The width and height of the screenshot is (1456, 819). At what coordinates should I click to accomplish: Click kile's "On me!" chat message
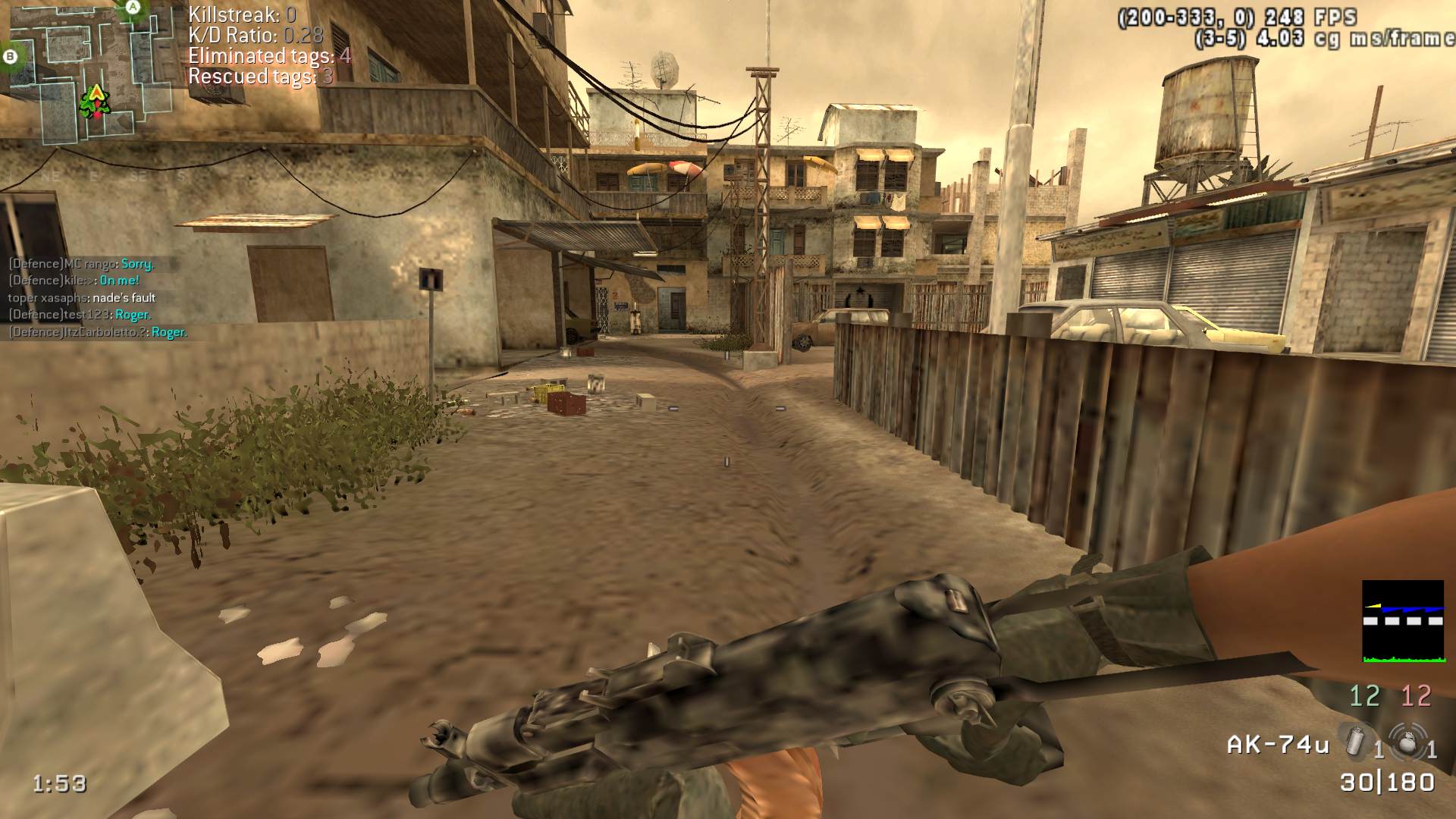(x=120, y=281)
